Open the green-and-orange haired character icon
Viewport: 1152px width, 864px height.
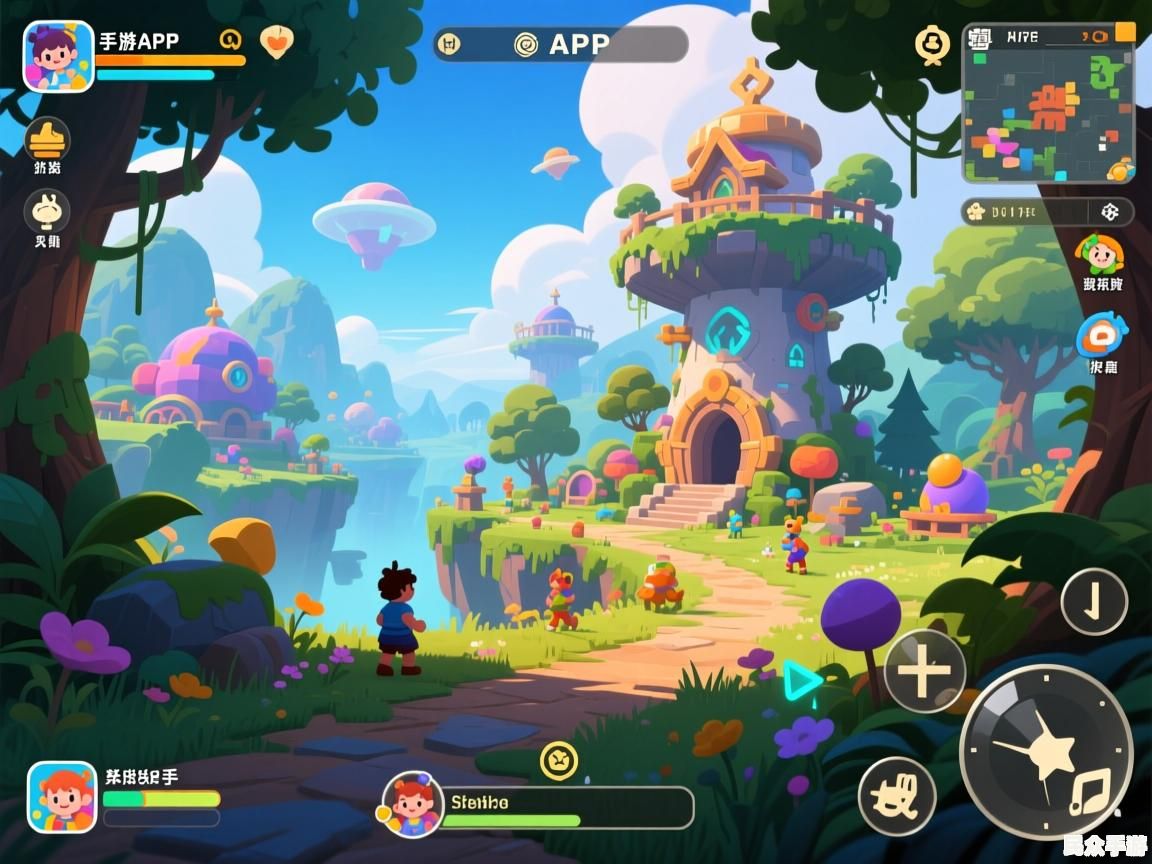click(x=1100, y=254)
